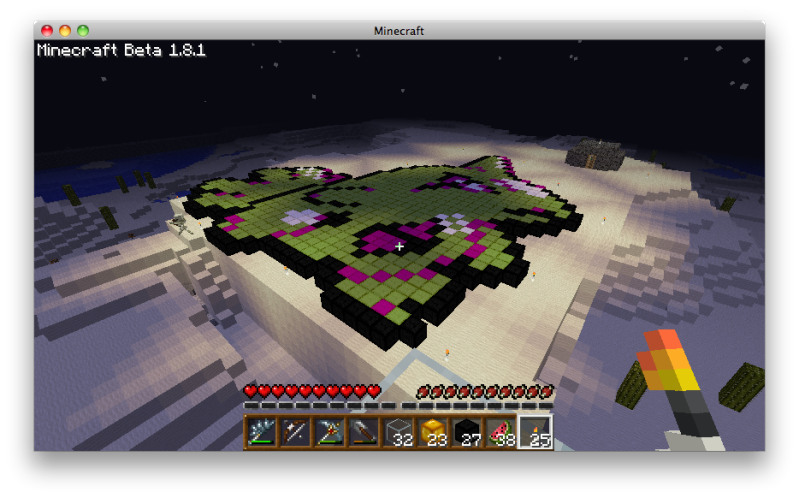799x498 pixels.
Task: Minimize the window using the yellow button
Action: (x=65, y=31)
